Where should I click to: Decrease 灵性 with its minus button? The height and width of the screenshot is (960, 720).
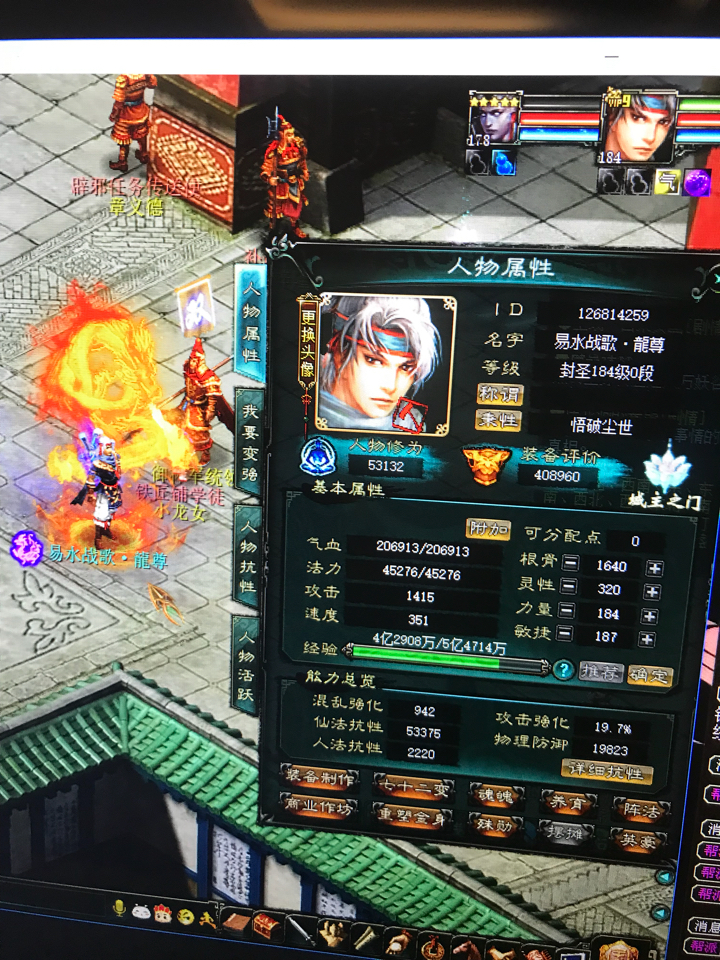pyautogui.click(x=569, y=590)
